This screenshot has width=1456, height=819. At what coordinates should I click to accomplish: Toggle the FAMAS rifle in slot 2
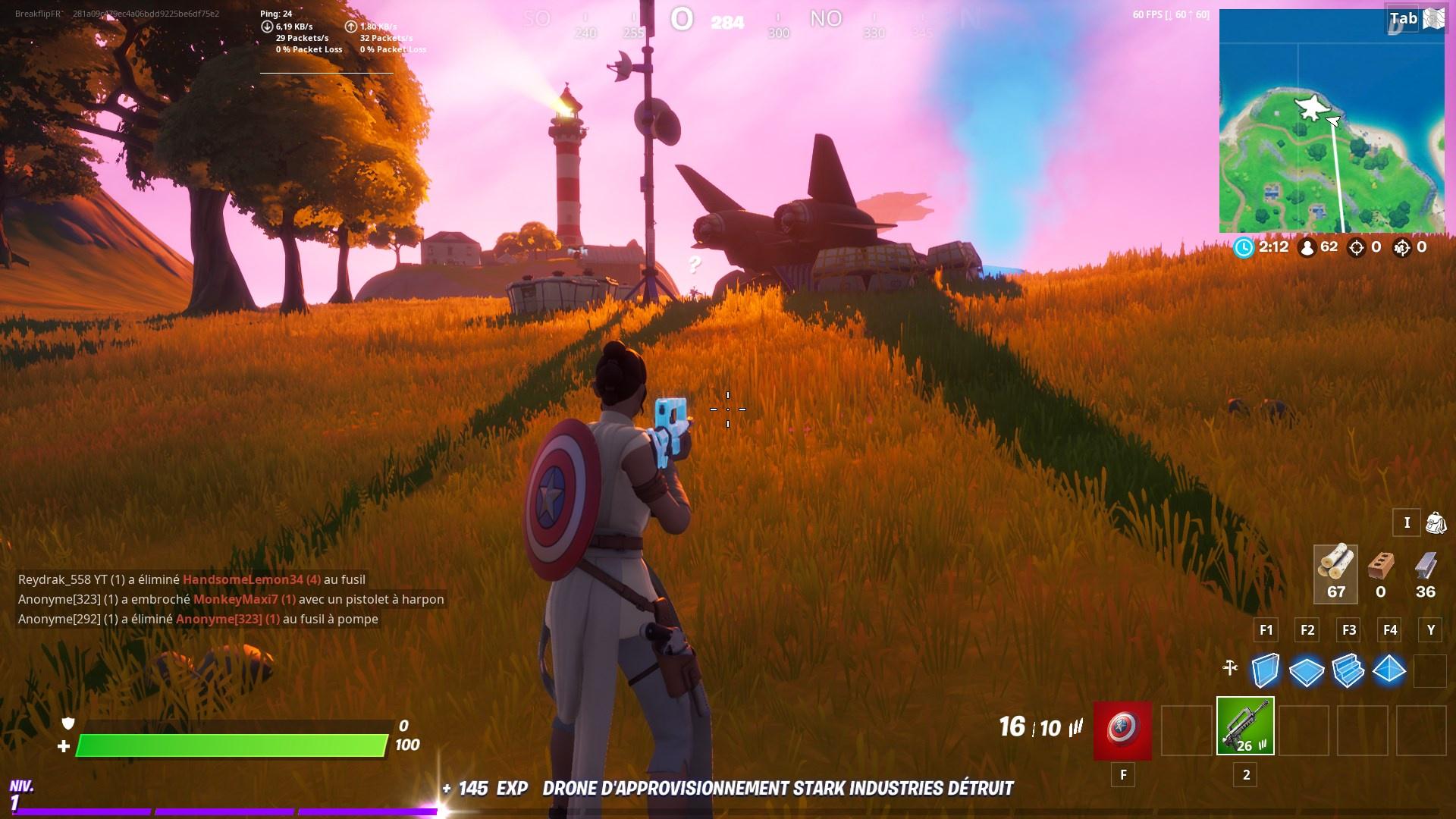click(1244, 732)
